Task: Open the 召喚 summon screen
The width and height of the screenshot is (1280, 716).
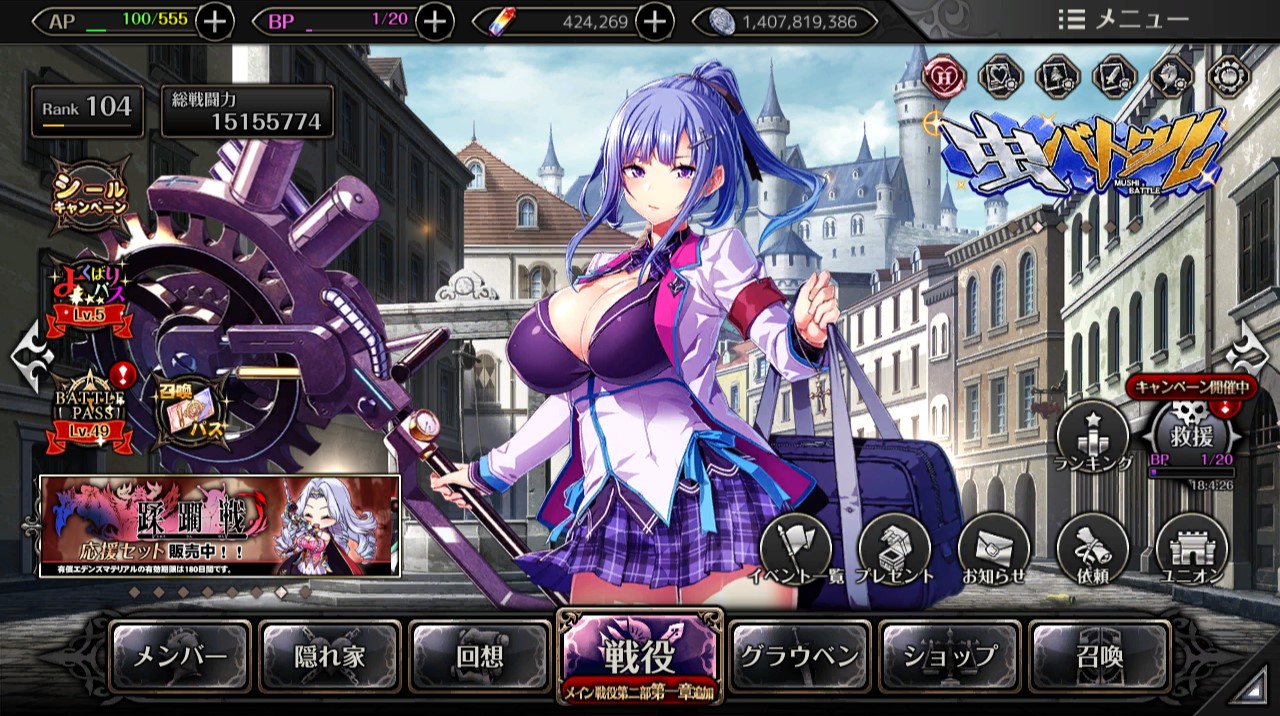Action: [x=1100, y=657]
